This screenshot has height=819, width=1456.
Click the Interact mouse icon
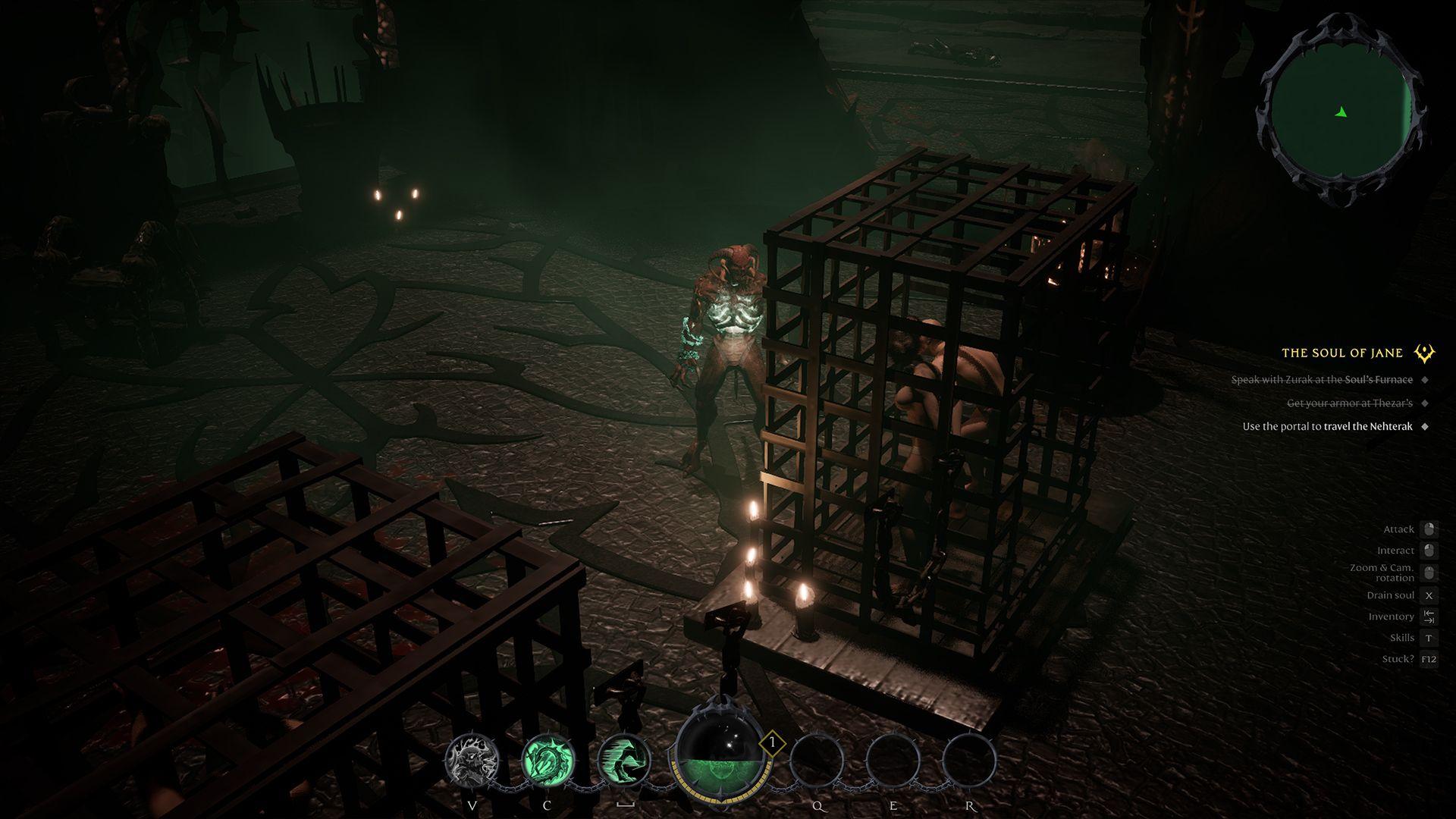[1430, 550]
